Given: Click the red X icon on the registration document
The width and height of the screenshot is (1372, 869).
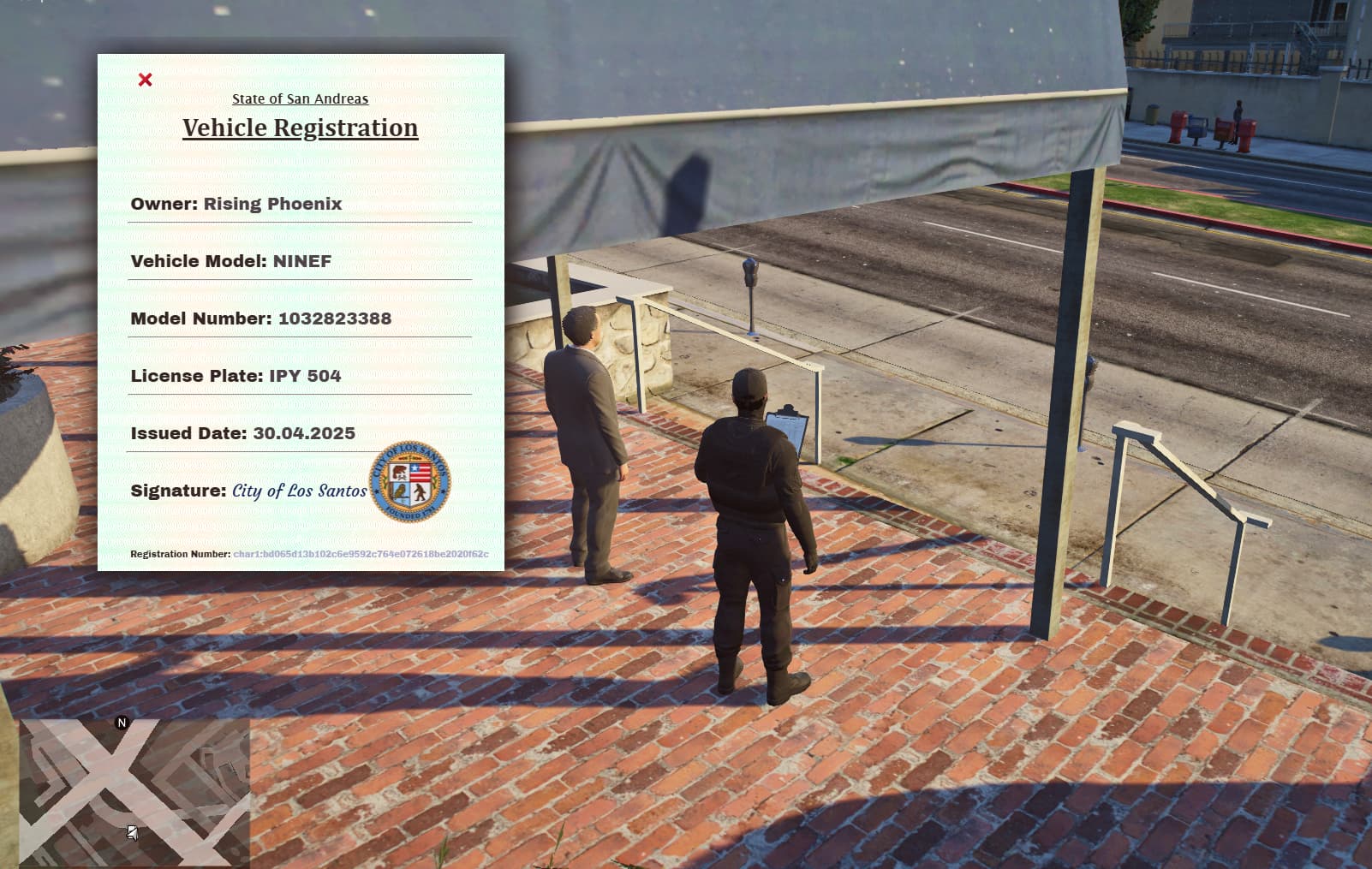Looking at the screenshot, I should pyautogui.click(x=146, y=78).
